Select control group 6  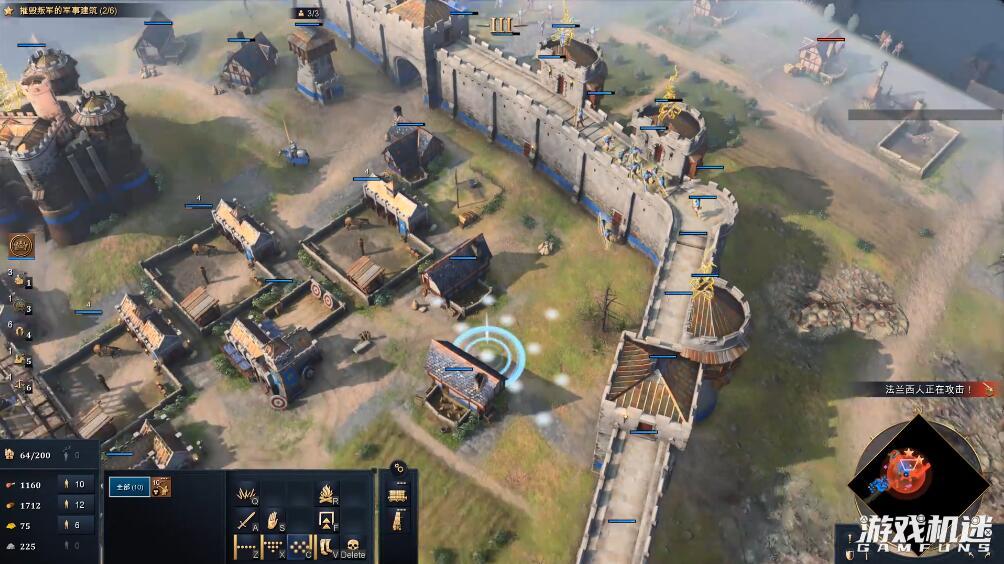point(20,387)
